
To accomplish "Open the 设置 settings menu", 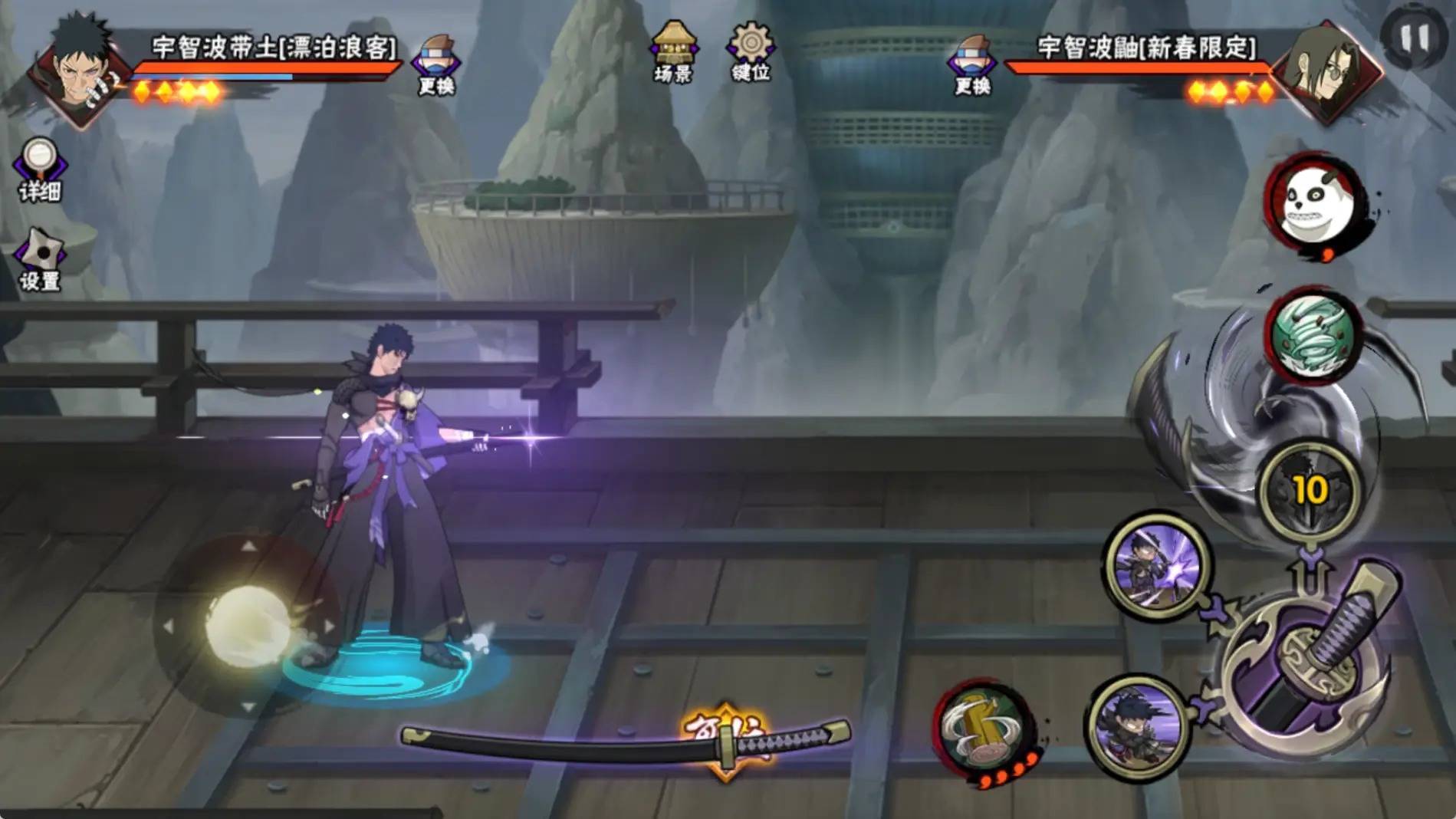I will tap(40, 259).
